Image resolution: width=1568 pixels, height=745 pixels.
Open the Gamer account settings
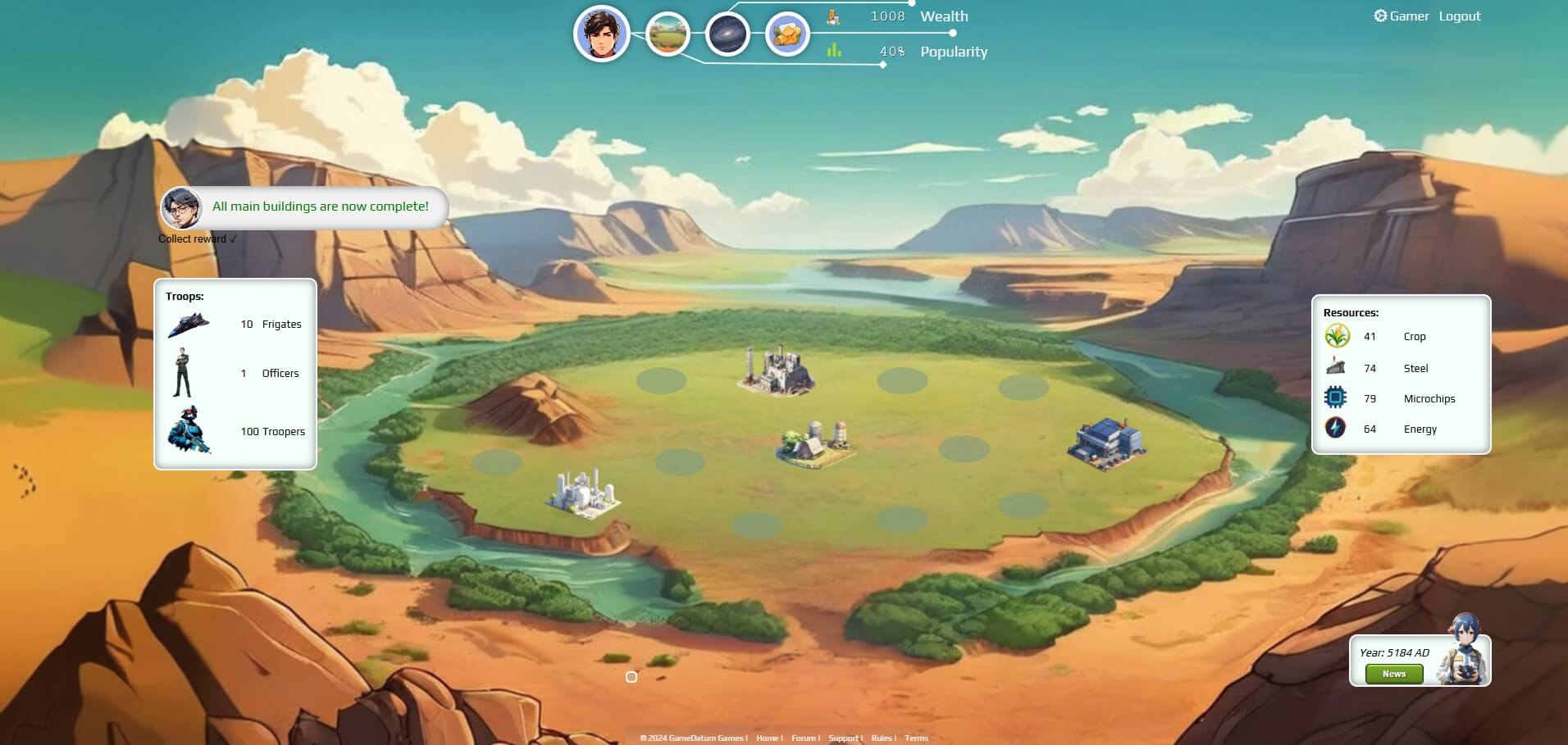(1402, 16)
